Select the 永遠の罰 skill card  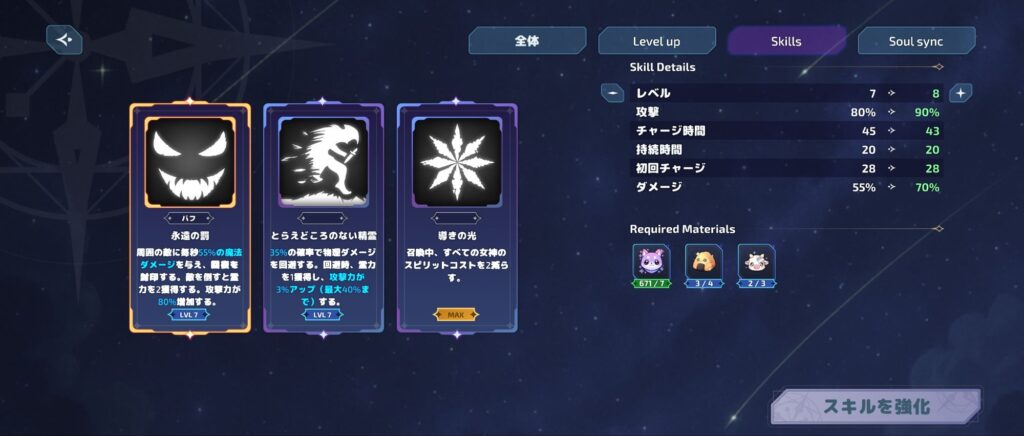pos(190,218)
